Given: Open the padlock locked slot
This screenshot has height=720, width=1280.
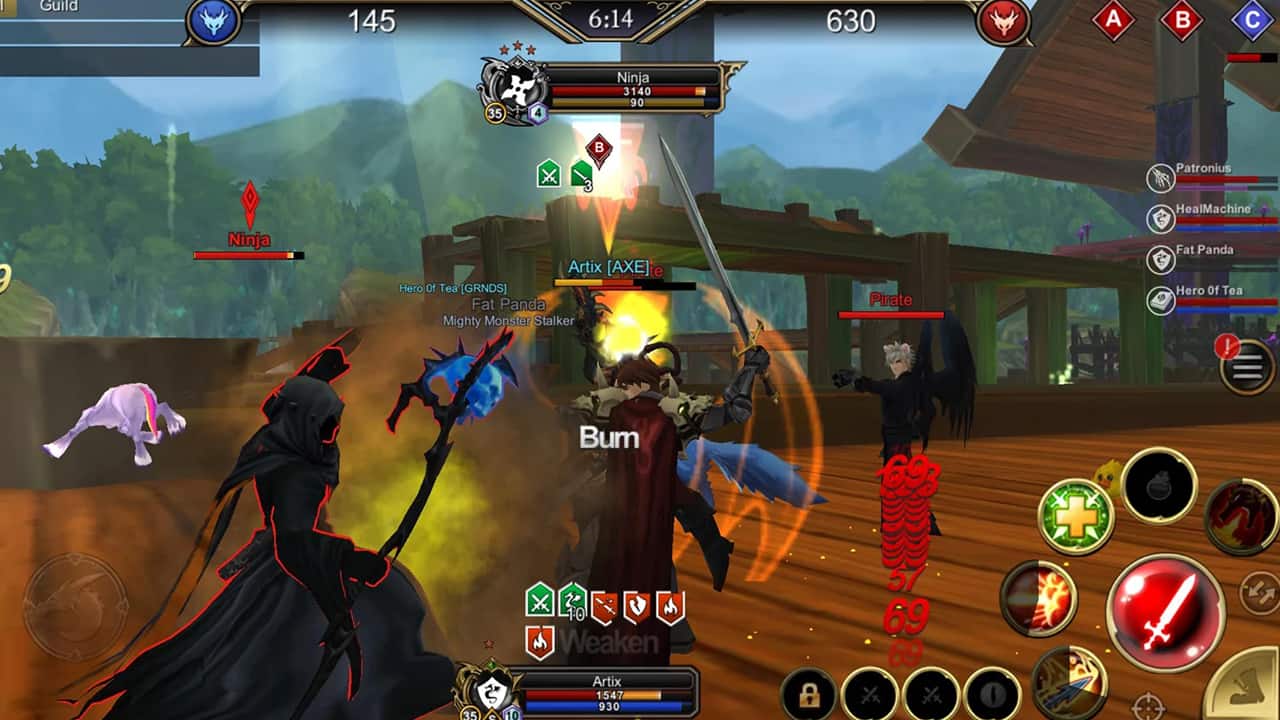Looking at the screenshot, I should [809, 694].
